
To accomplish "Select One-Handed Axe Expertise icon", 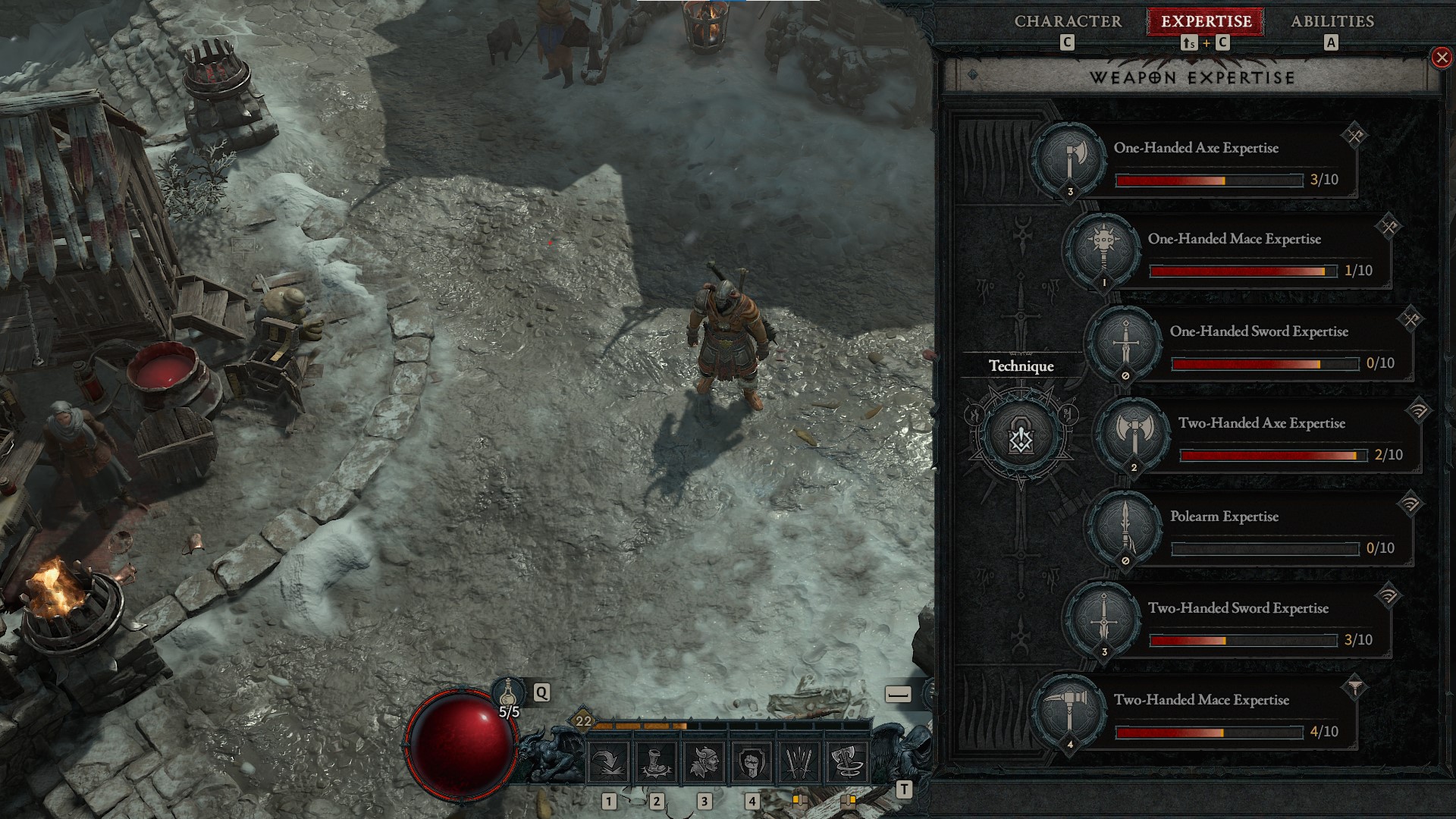I will (1070, 160).
